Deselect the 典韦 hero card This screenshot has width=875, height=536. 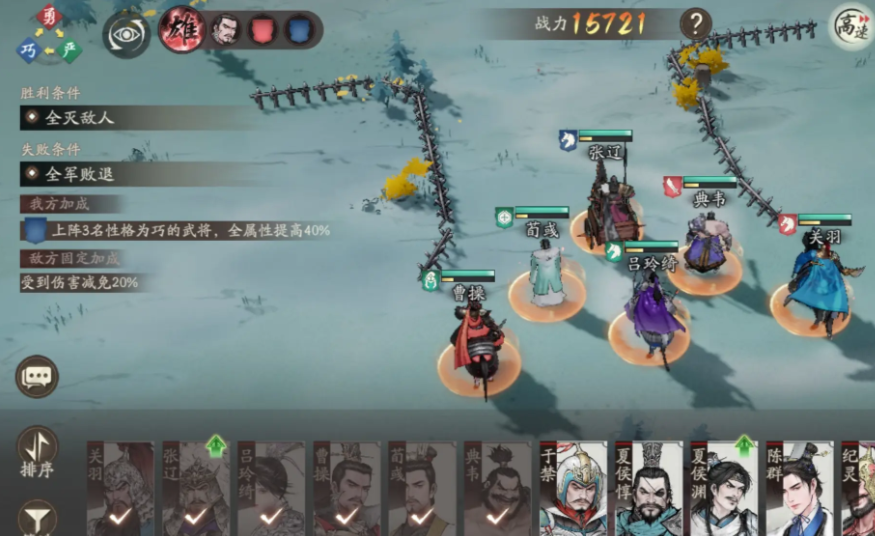pyautogui.click(x=497, y=489)
